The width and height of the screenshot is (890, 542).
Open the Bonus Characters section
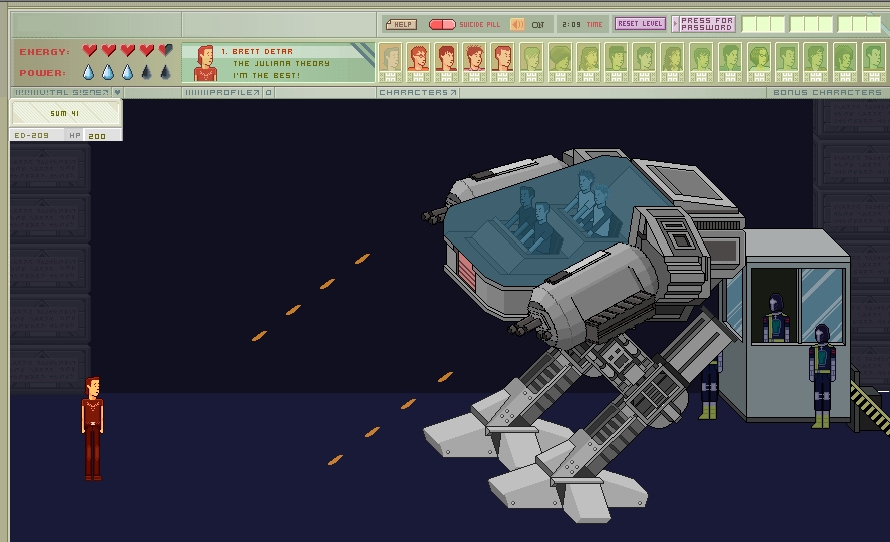click(827, 92)
